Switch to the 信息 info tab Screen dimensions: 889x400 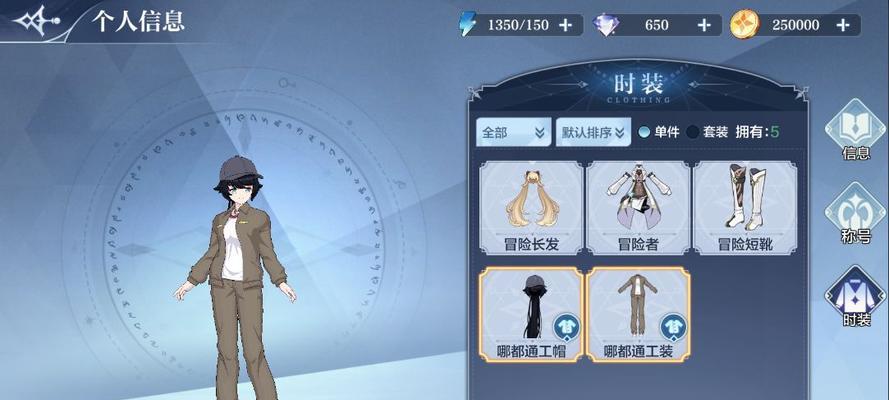coord(856,132)
